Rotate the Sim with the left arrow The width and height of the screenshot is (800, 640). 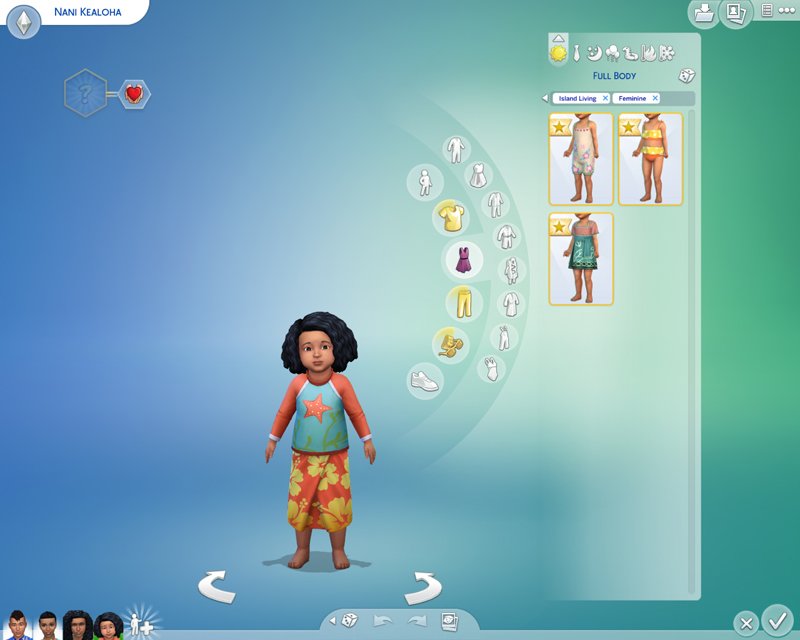coord(216,586)
